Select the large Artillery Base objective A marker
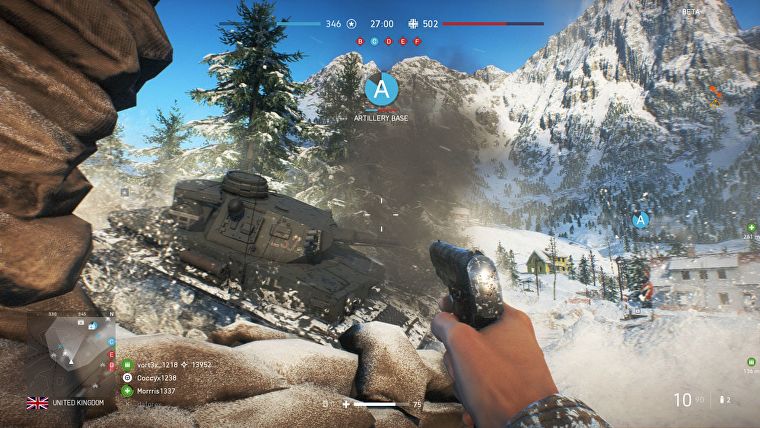 (380, 90)
